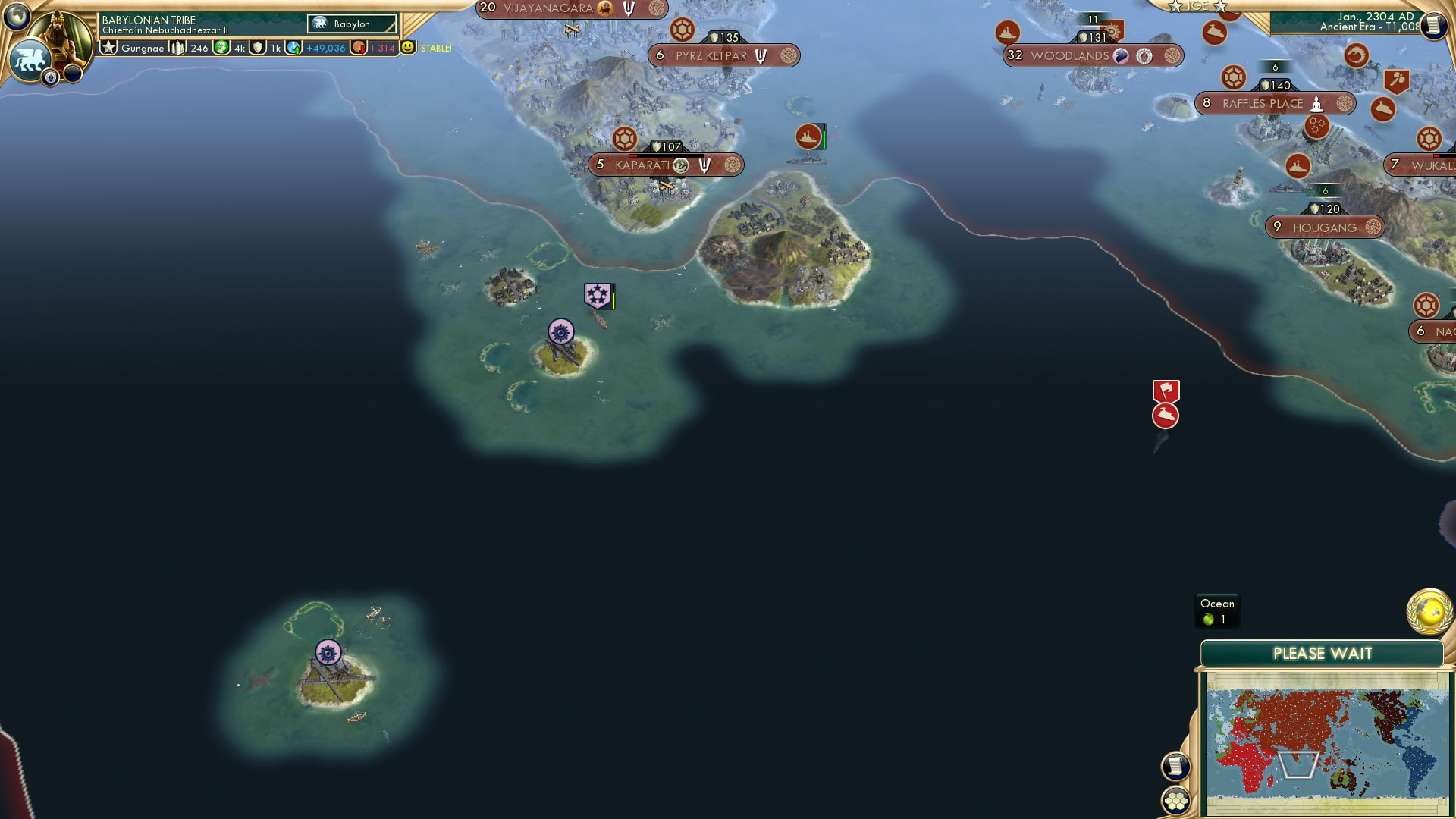The height and width of the screenshot is (819, 1456).
Task: Click the sun emblem unit on the southern island
Action: (x=328, y=651)
